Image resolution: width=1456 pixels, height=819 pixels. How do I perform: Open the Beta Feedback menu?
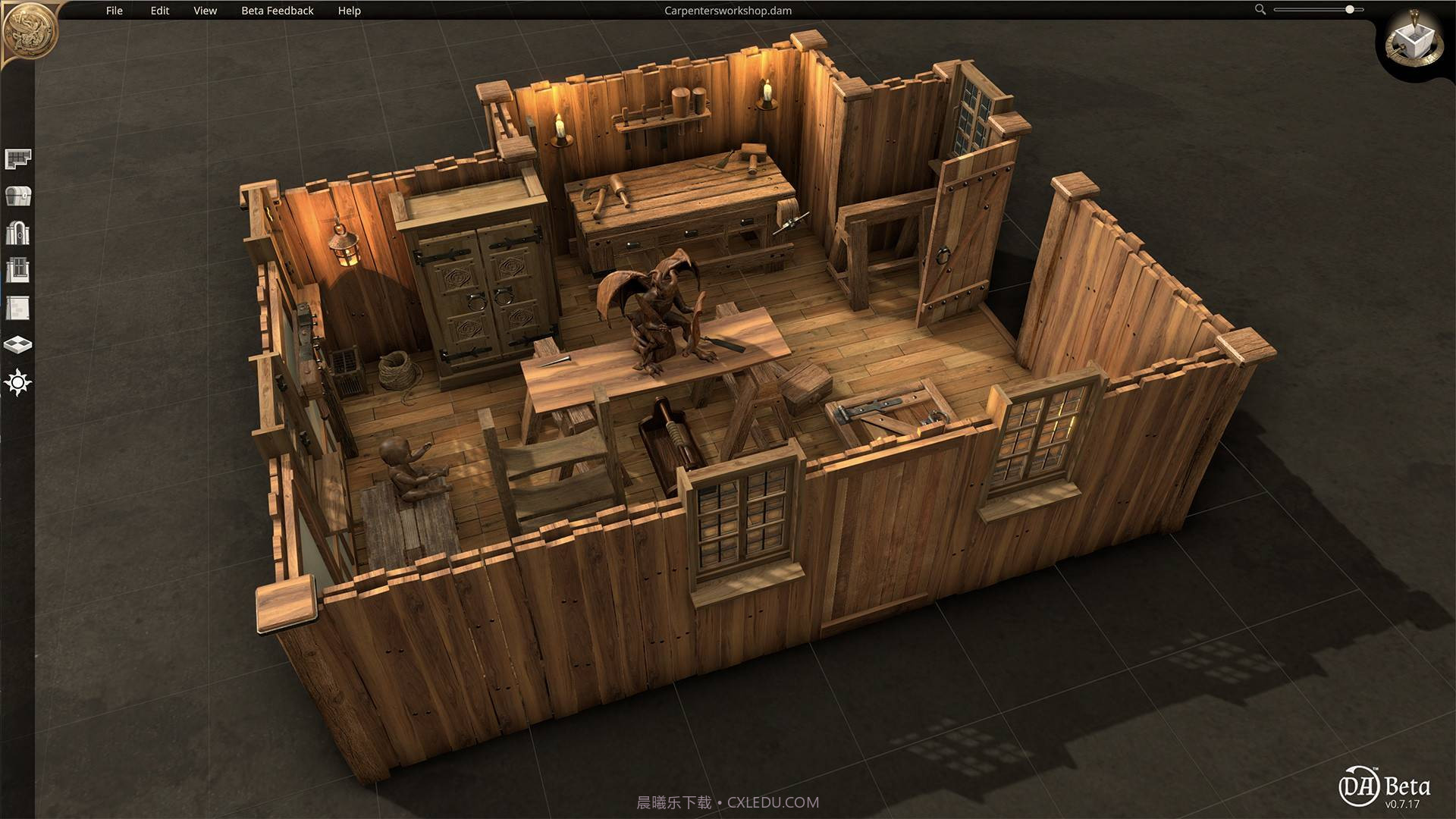coord(277,11)
